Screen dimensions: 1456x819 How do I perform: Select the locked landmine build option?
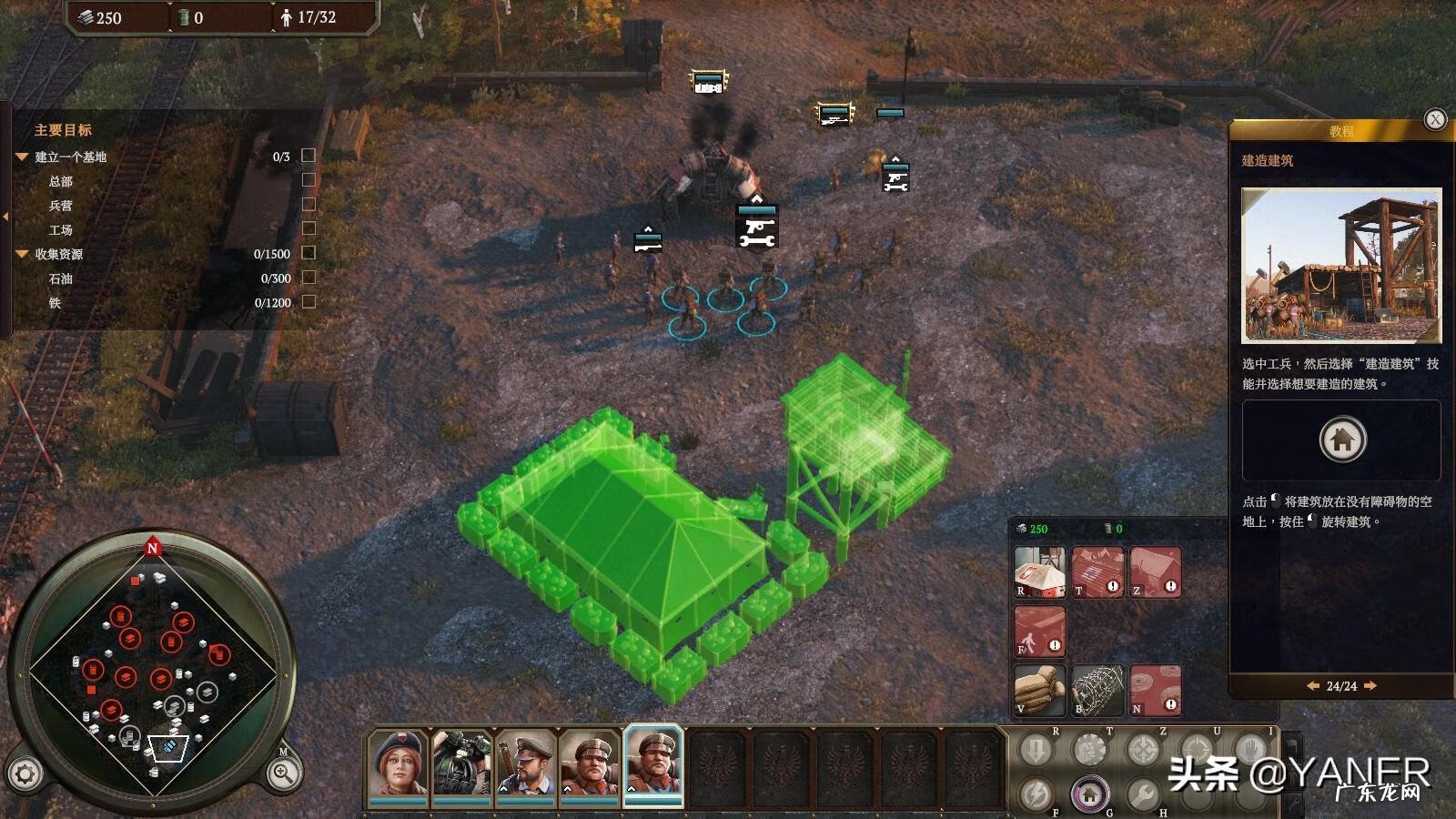point(1156,690)
